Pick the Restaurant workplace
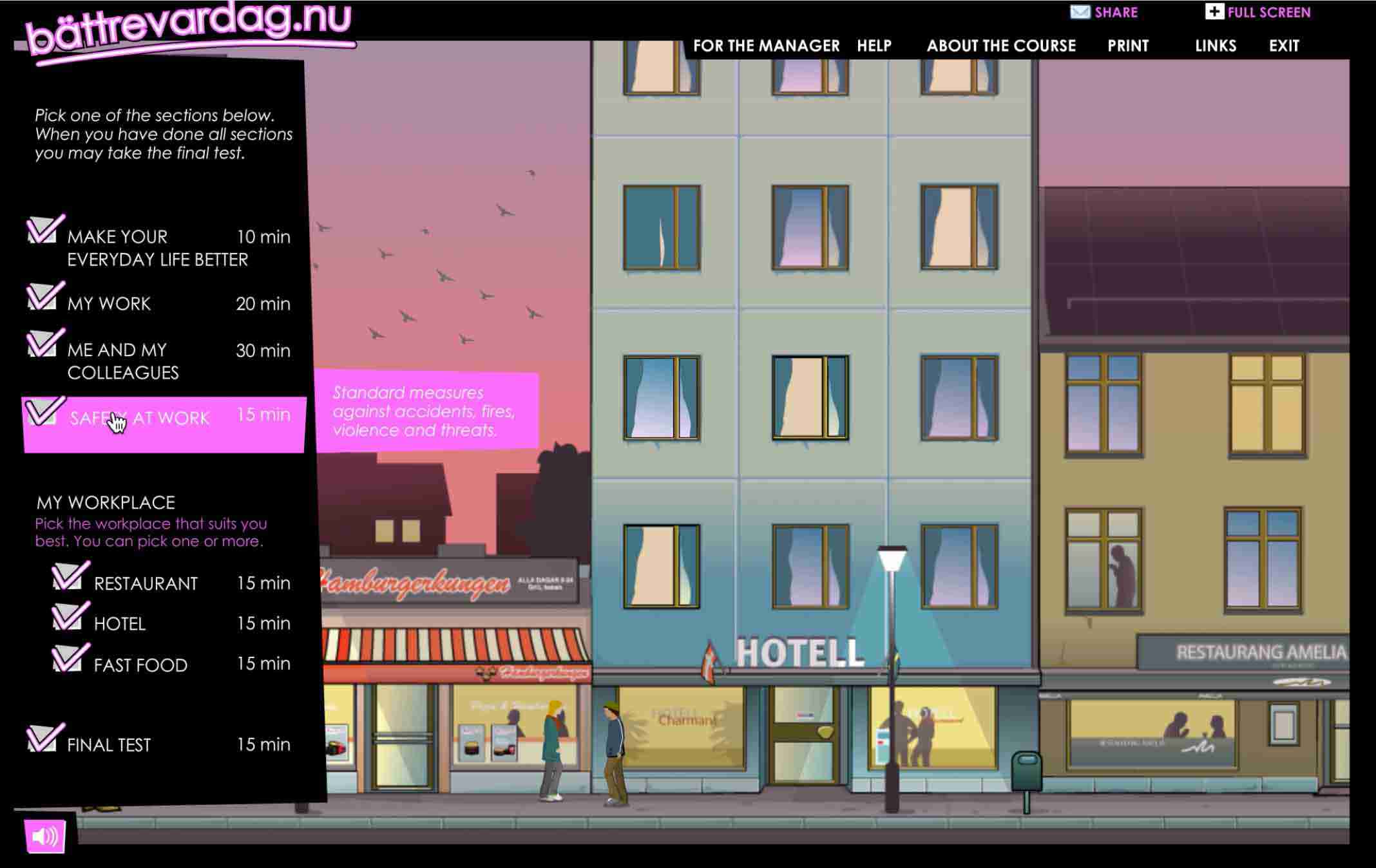1376x868 pixels. click(146, 583)
